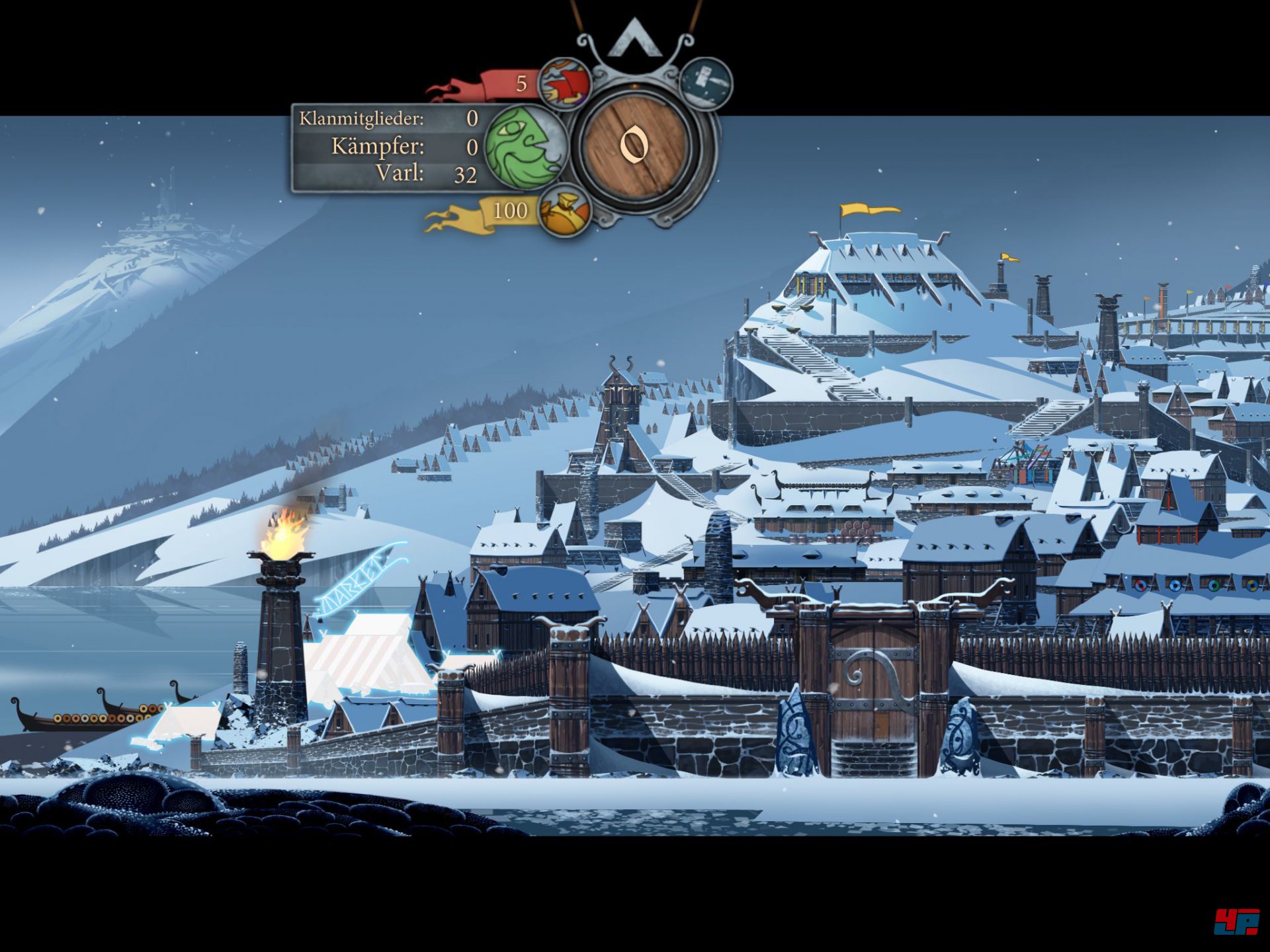Open the yellow supplies sack icon
Viewport: 1270px width, 952px height.
coord(564,212)
